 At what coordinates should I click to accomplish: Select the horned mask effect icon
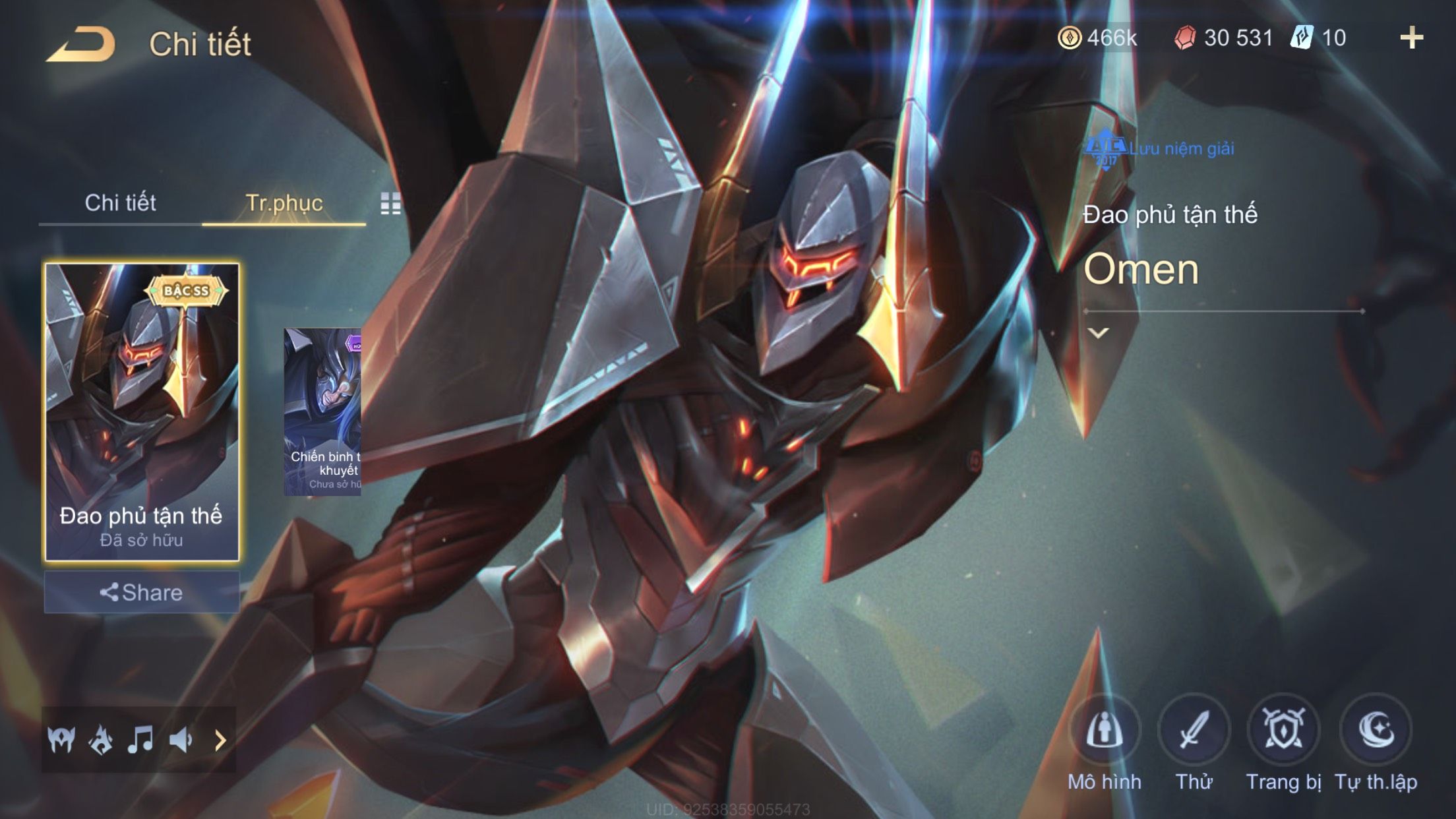(61, 740)
